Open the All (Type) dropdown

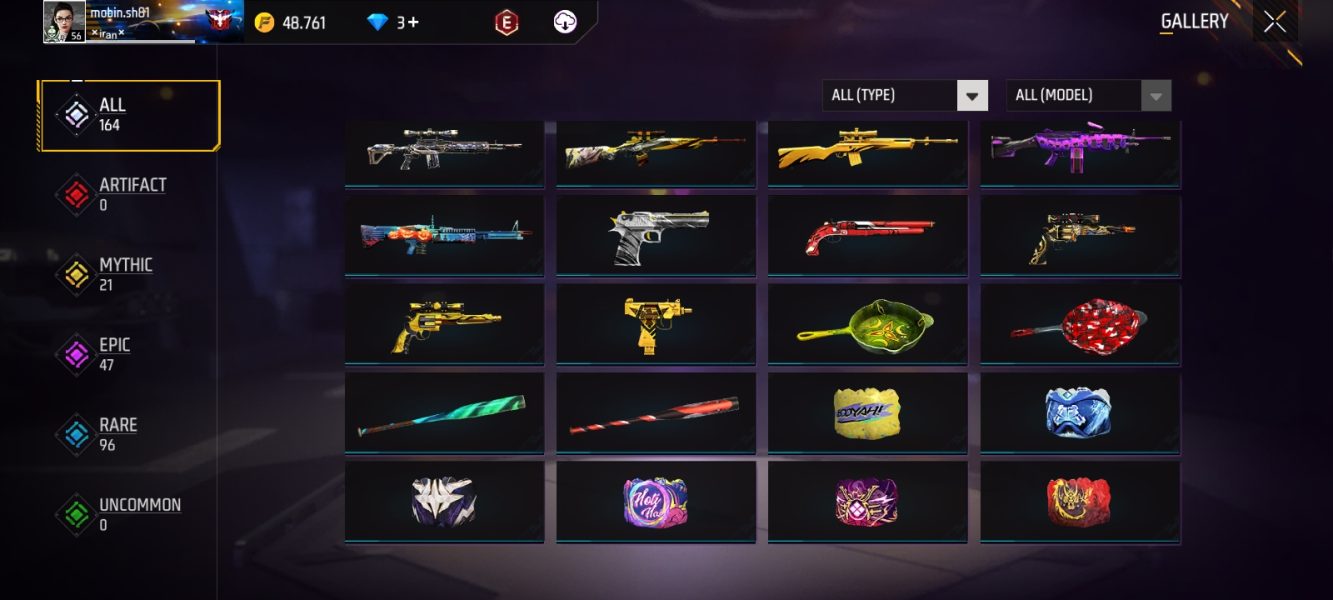(905, 95)
